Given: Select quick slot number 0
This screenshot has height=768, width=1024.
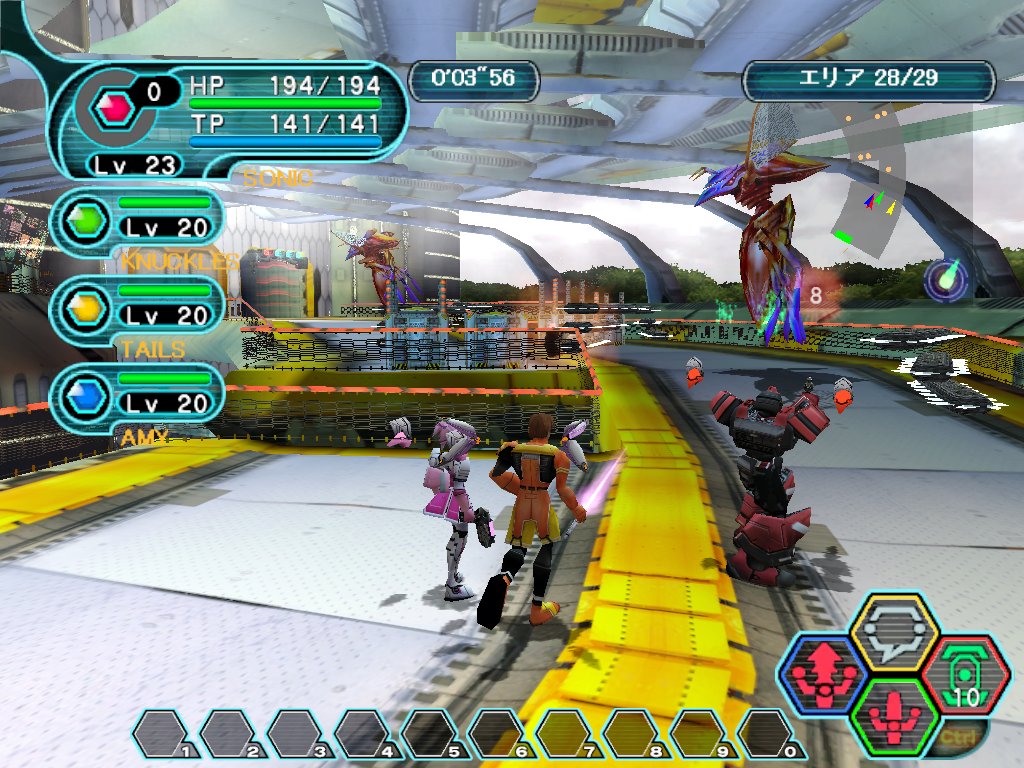Looking at the screenshot, I should point(772,734).
